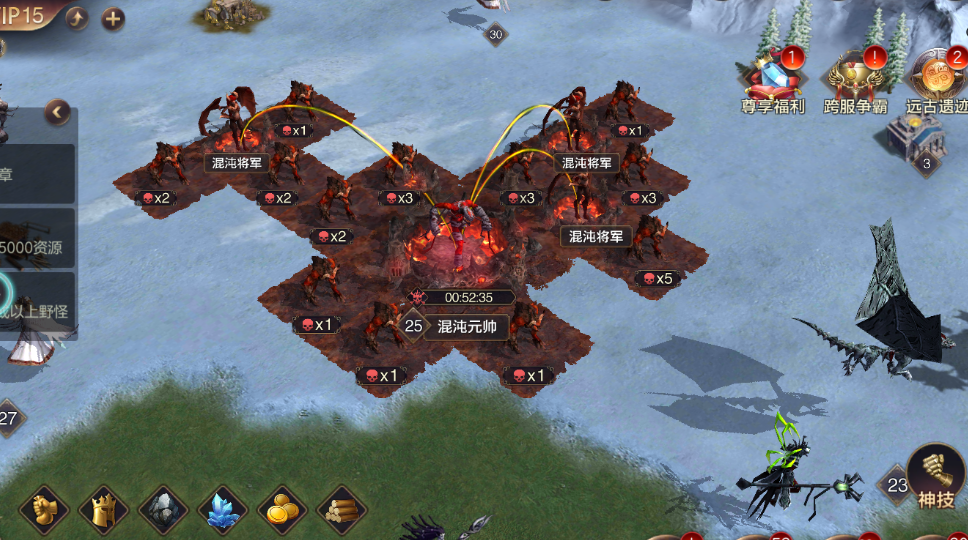
Task: Open the 跨服争霸 trophy event
Action: point(855,80)
